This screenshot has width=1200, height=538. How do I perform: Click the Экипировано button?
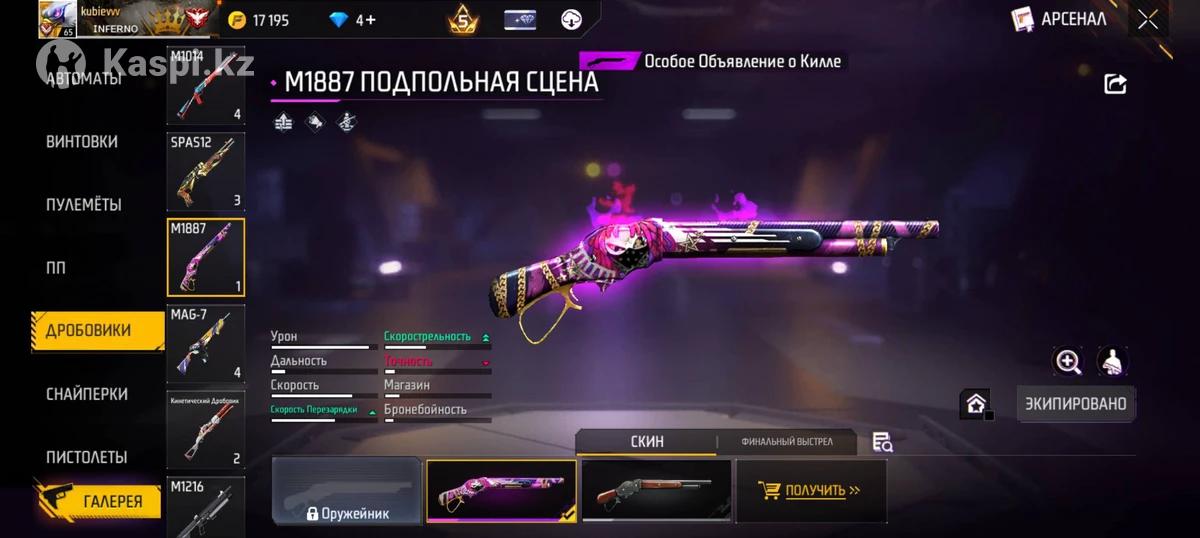(x=1076, y=404)
